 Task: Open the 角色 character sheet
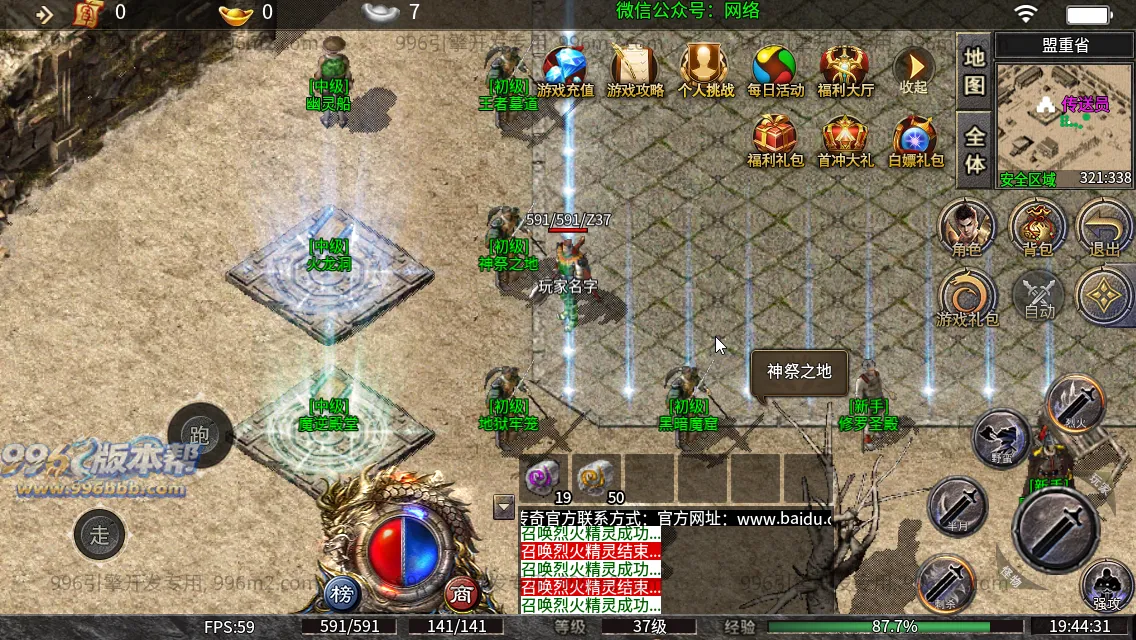coord(966,226)
